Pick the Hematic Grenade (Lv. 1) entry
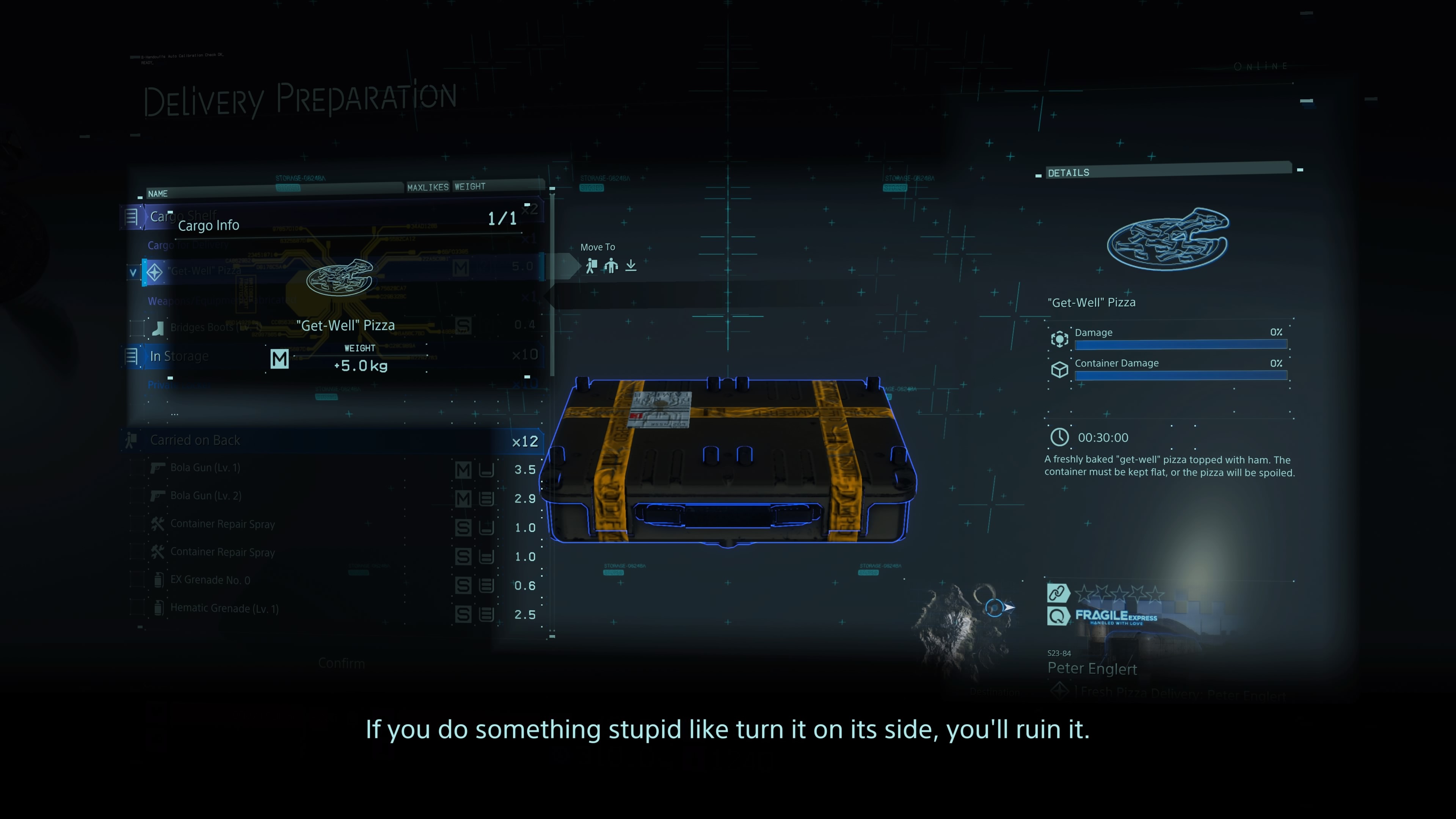Screen dimensions: 1456x819 tap(224, 609)
